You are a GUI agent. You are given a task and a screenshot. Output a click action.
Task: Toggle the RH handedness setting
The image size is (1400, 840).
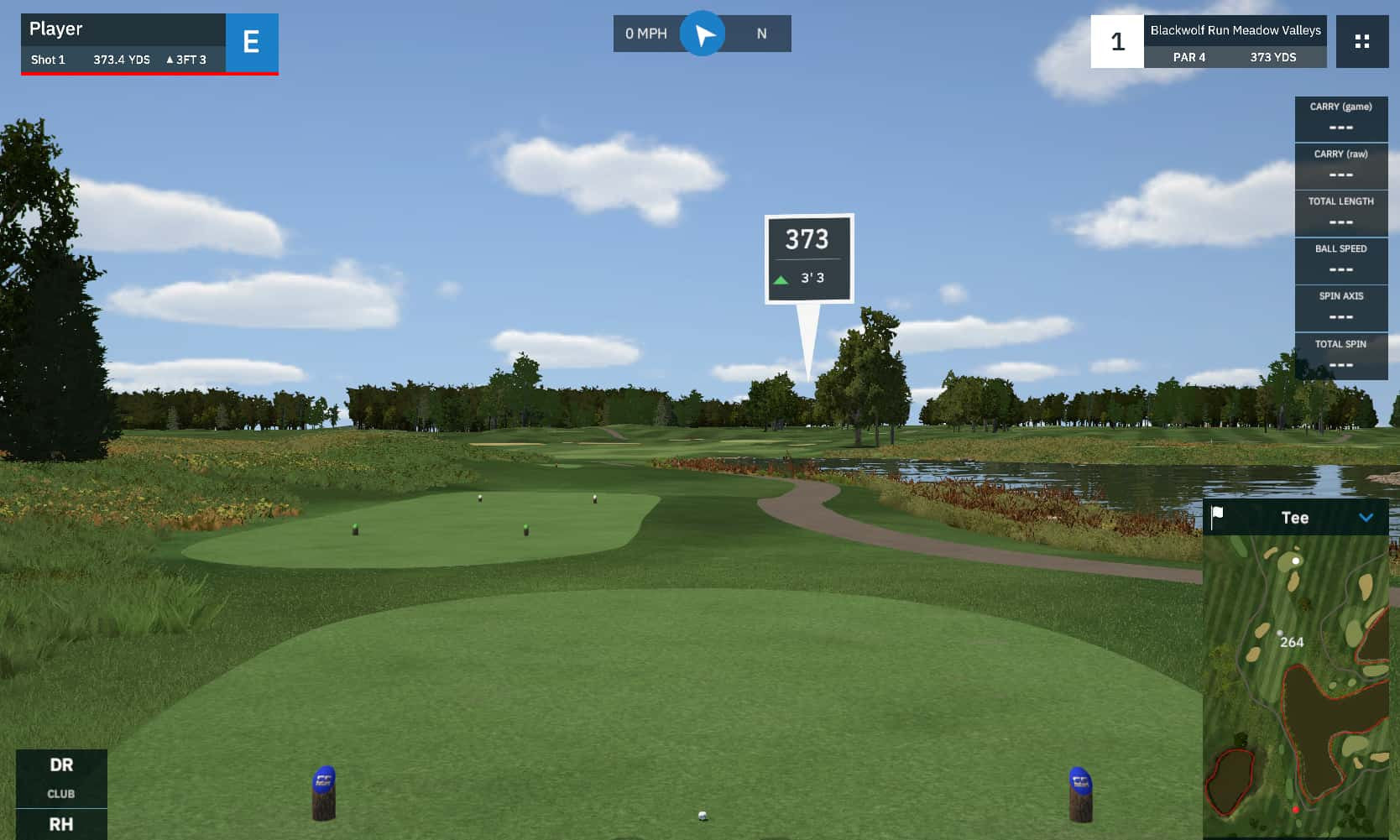click(x=61, y=825)
